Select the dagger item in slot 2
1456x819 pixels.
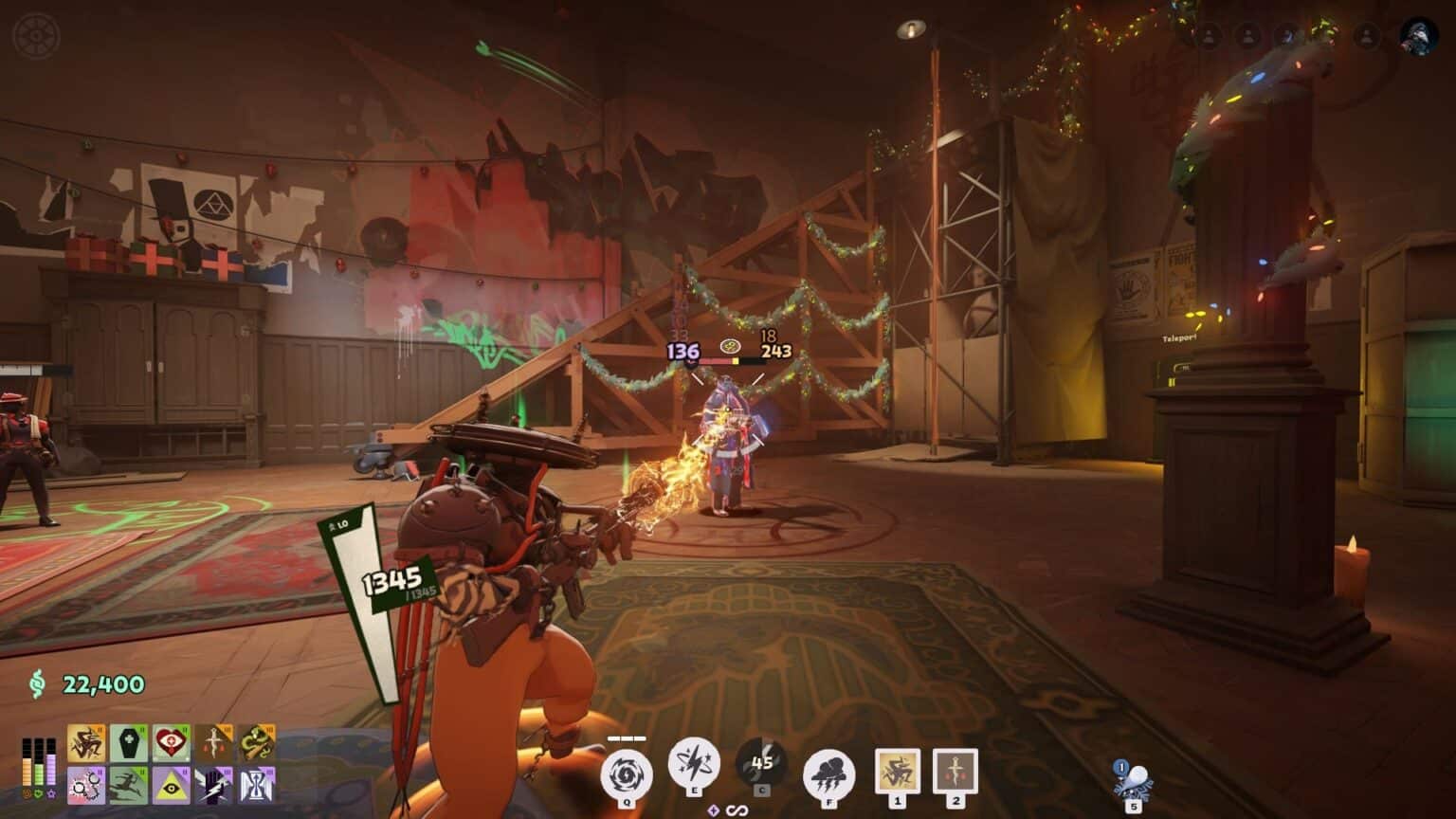pos(955,769)
